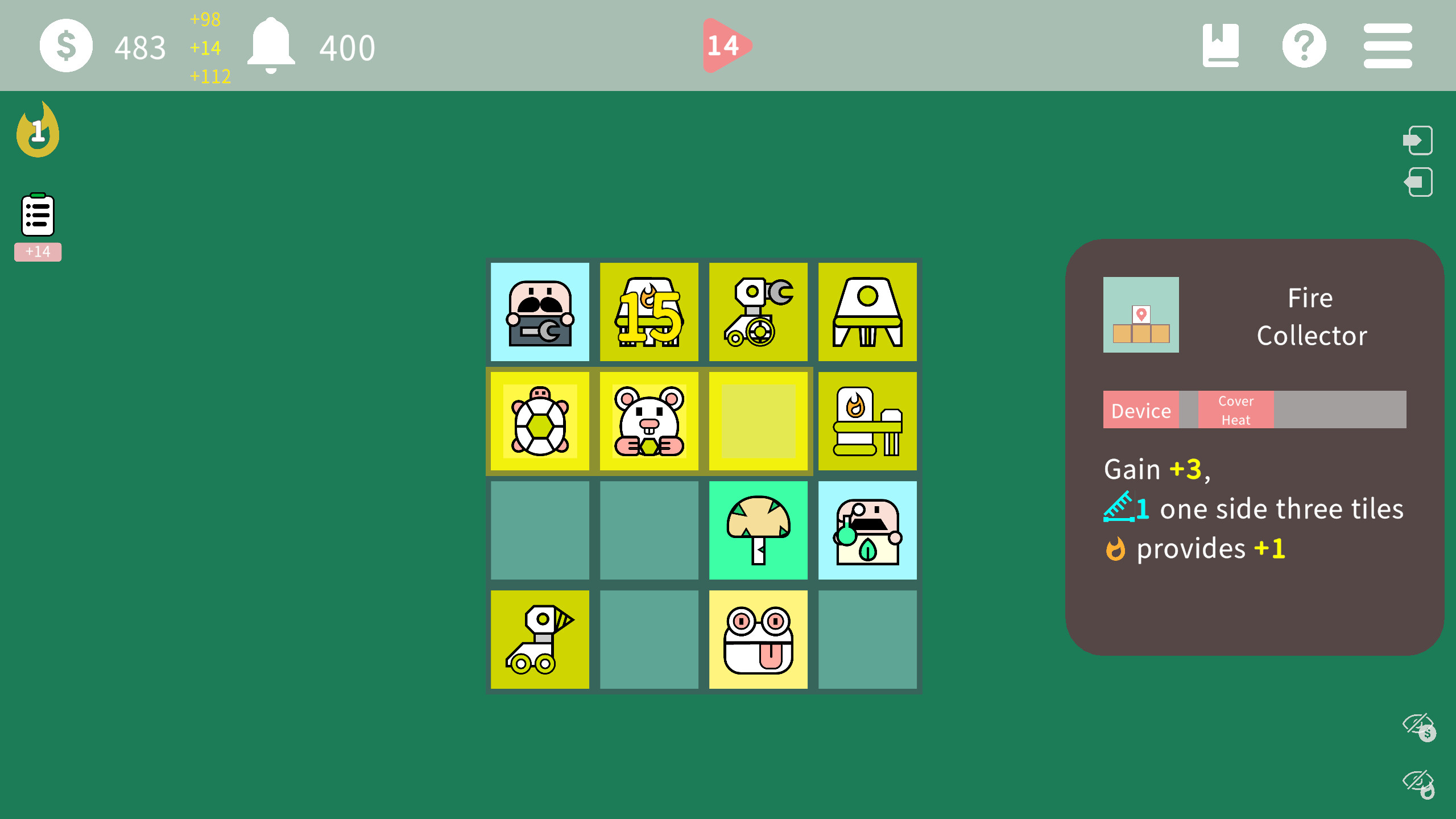Select the Device tab in Fire Collector panel
Image resolution: width=1456 pixels, height=819 pixels.
pyautogui.click(x=1141, y=409)
